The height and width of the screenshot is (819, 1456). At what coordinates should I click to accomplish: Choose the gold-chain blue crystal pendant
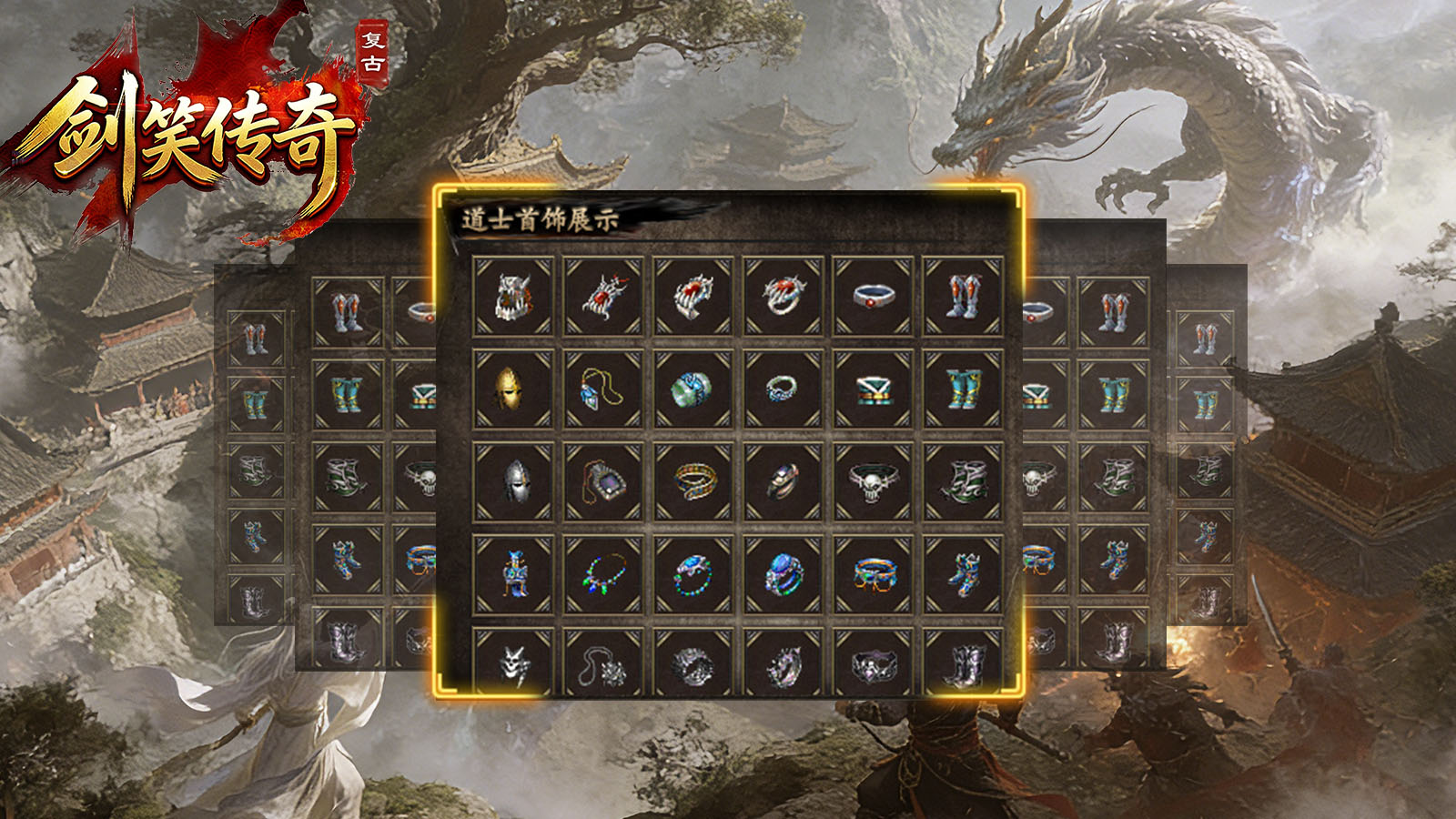click(x=602, y=389)
